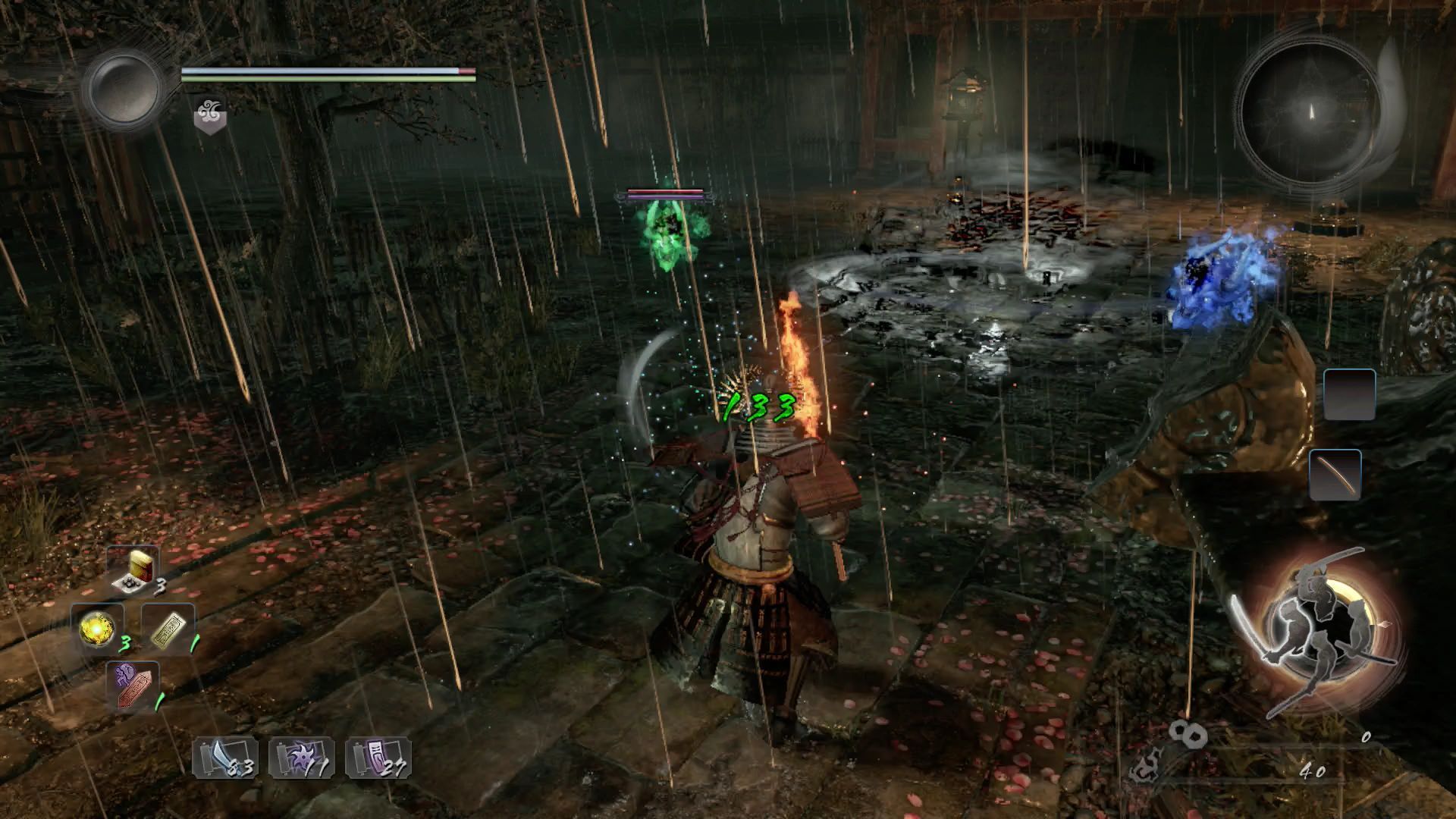Click the empty weapon slot above the sword
1456x819 pixels.
tap(1349, 394)
